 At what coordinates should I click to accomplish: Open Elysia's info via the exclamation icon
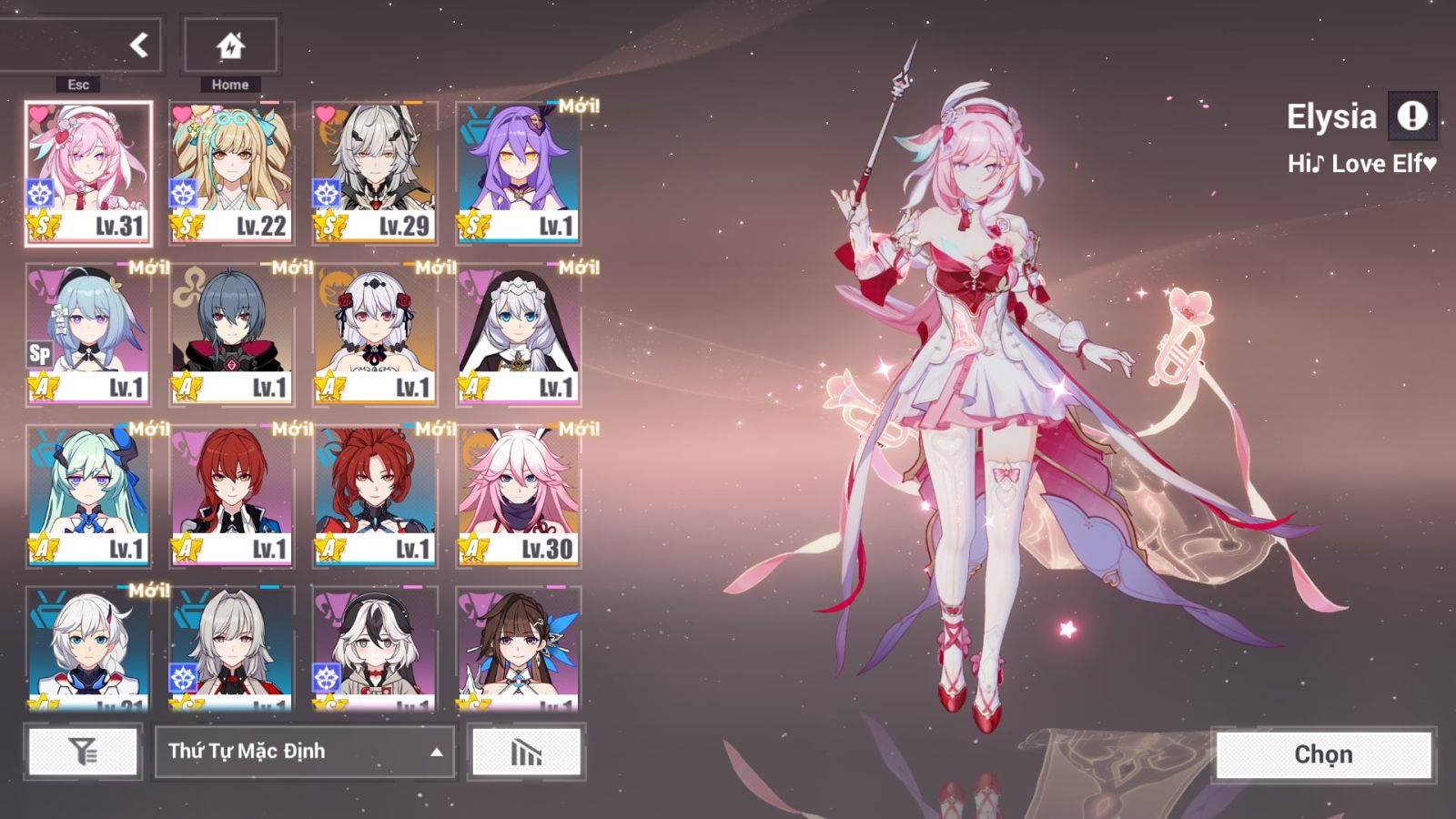[x=1414, y=116]
